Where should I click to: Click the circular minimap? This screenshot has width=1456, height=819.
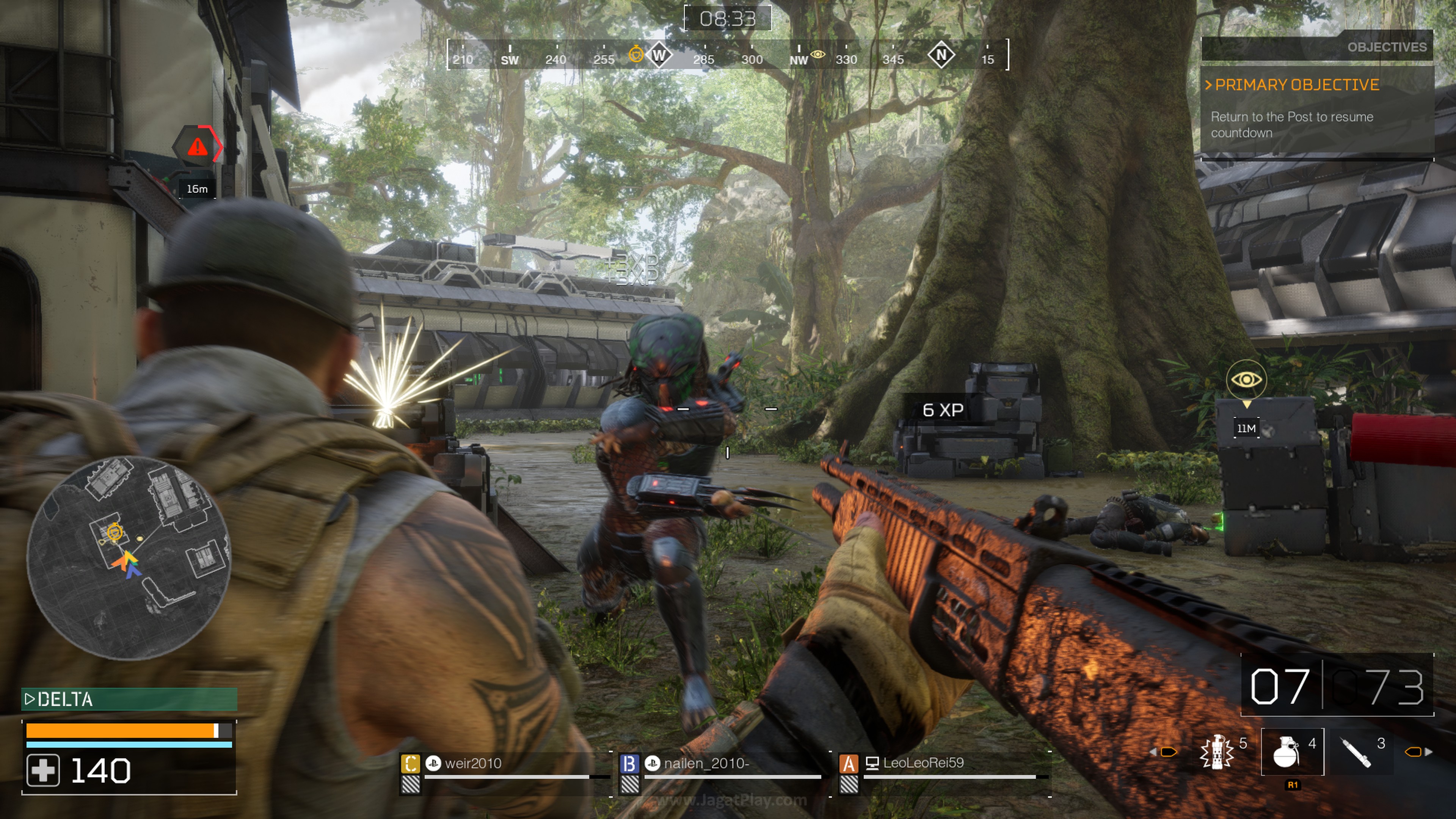click(x=129, y=558)
